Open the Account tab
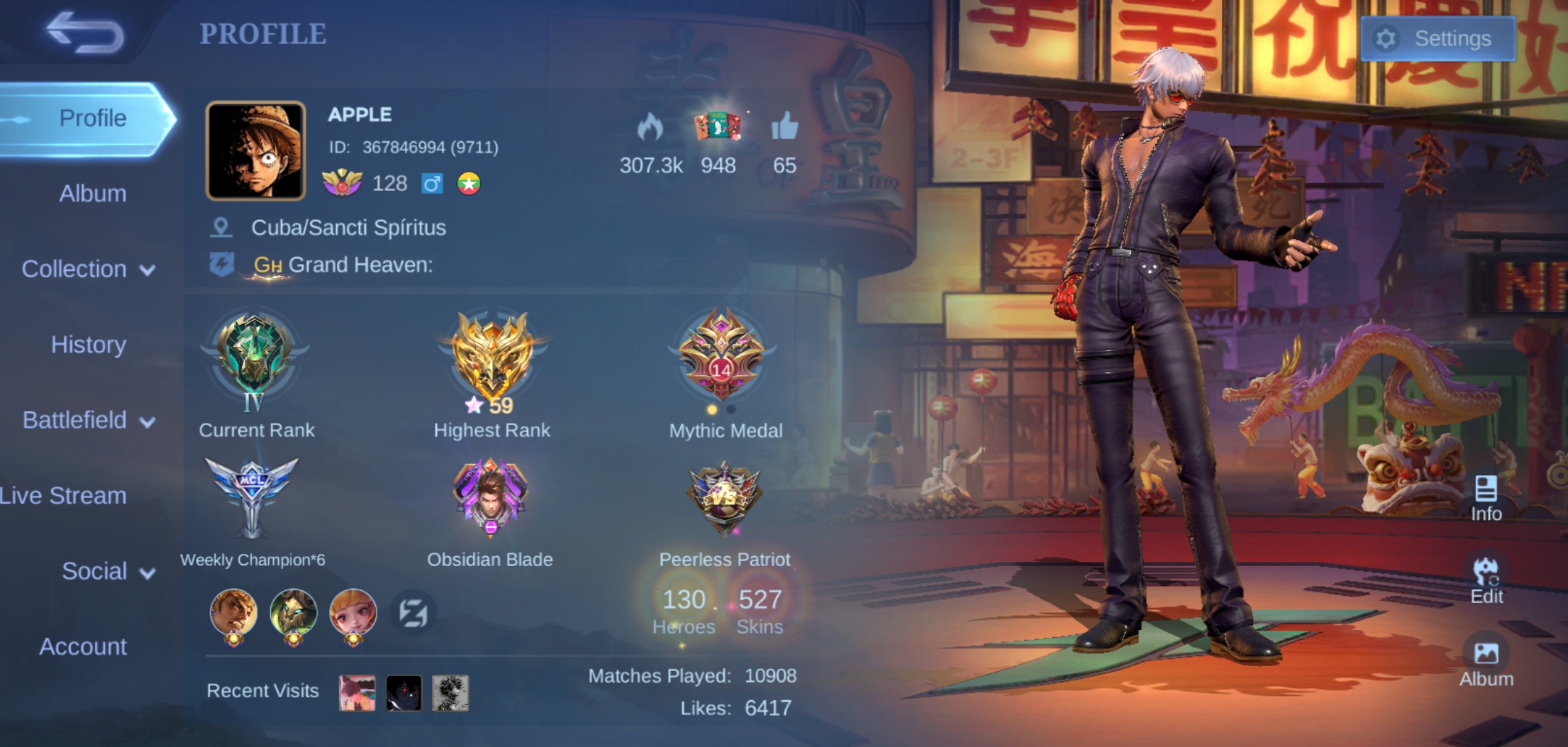The width and height of the screenshot is (1568, 747). pyautogui.click(x=83, y=647)
